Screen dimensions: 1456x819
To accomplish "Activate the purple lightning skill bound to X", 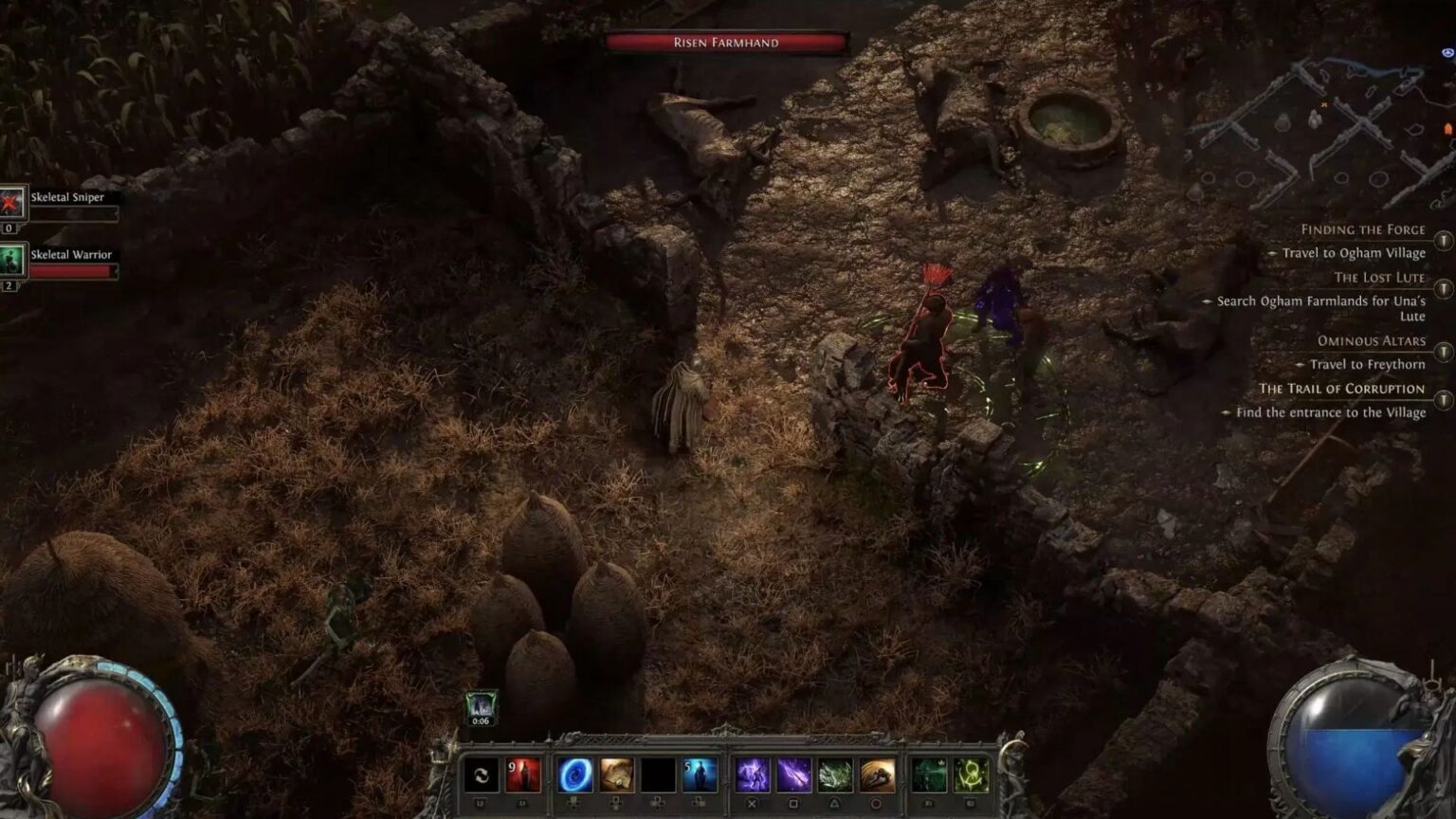I will coord(751,775).
